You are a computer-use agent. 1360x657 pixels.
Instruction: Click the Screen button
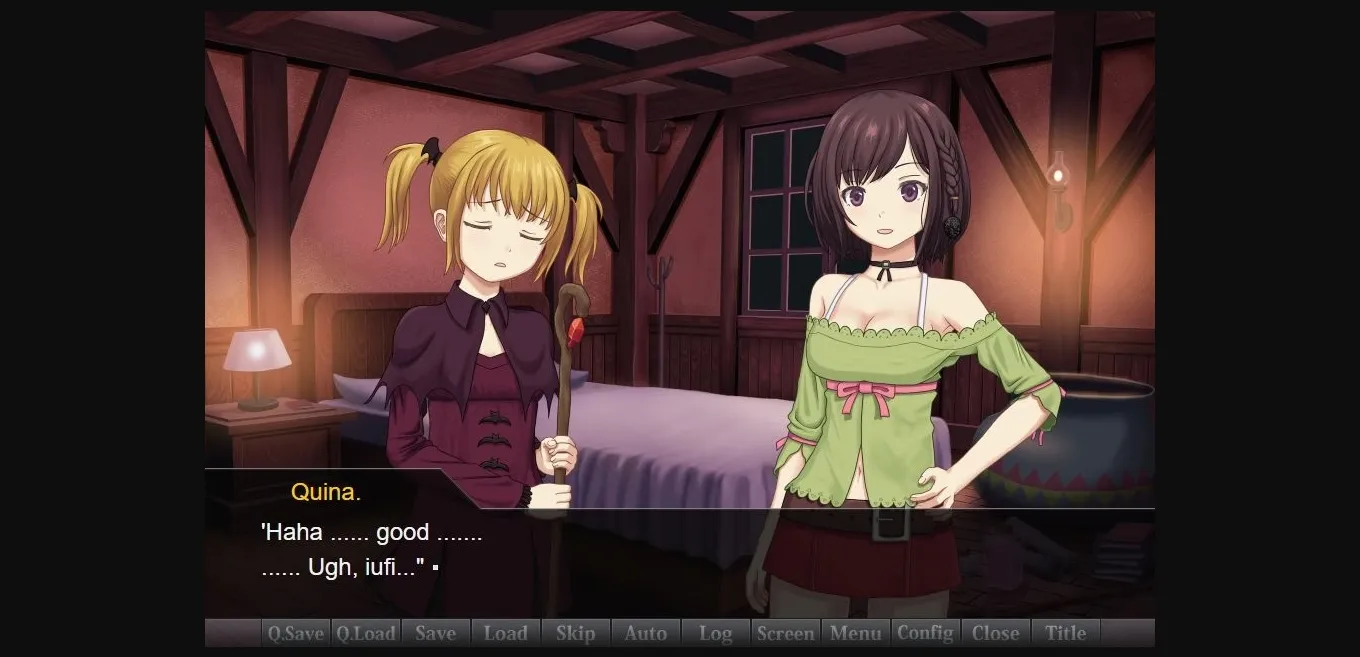(785, 633)
